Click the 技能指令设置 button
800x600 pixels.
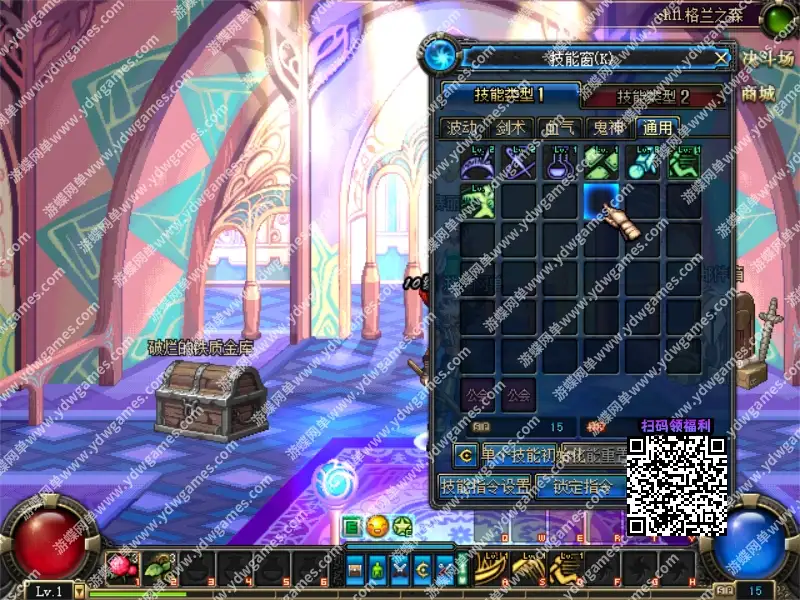[487, 487]
